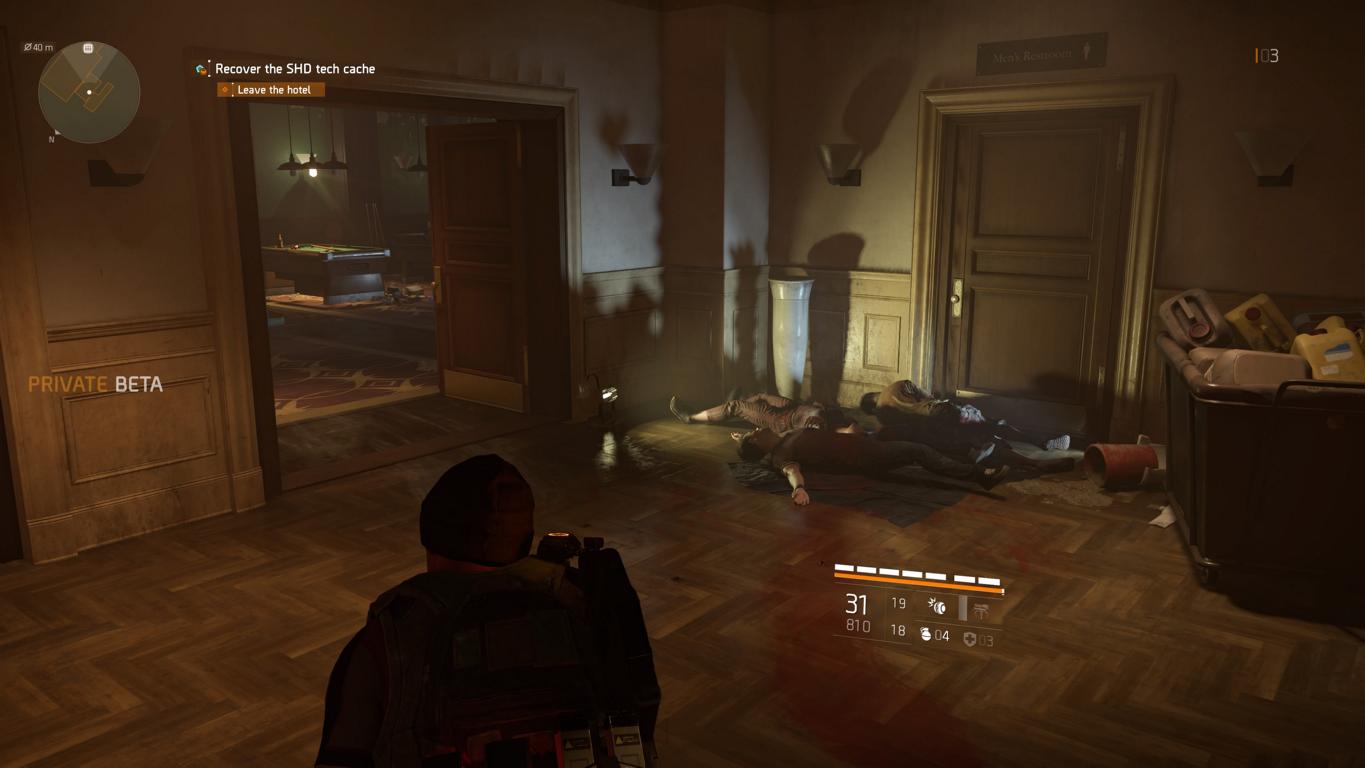The width and height of the screenshot is (1365, 768).
Task: Select the "Recover the SHD tech cache" mission tracker
Action: pyautogui.click(x=294, y=69)
